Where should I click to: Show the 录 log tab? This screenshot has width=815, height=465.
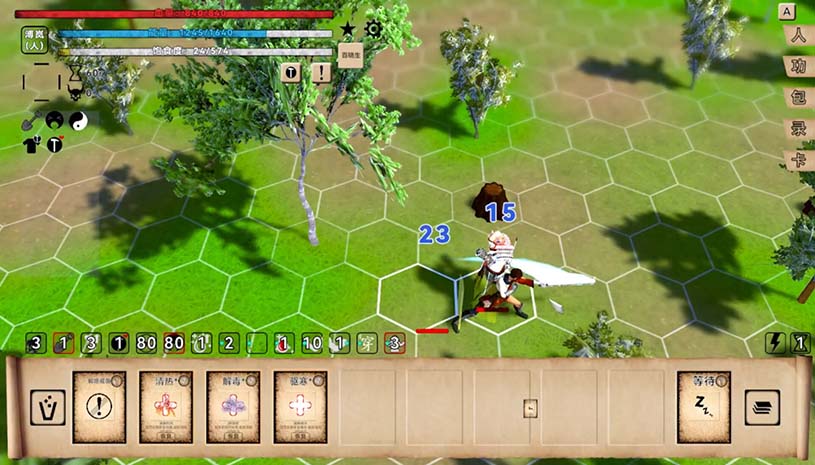tap(798, 129)
